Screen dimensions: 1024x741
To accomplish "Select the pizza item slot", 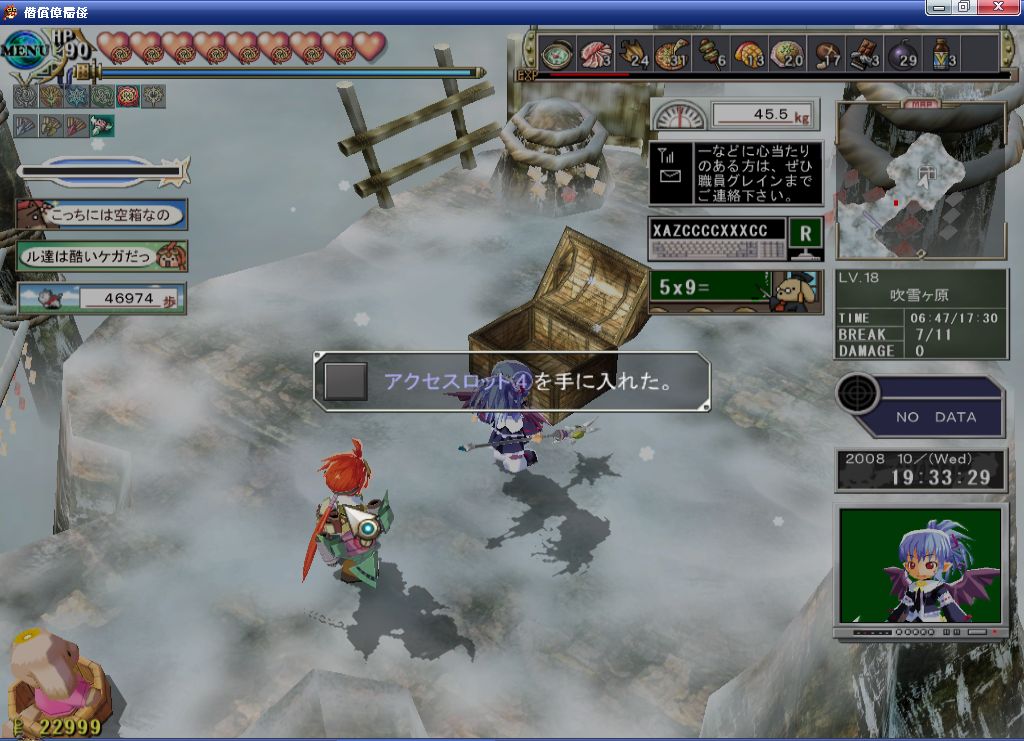I will [673, 54].
